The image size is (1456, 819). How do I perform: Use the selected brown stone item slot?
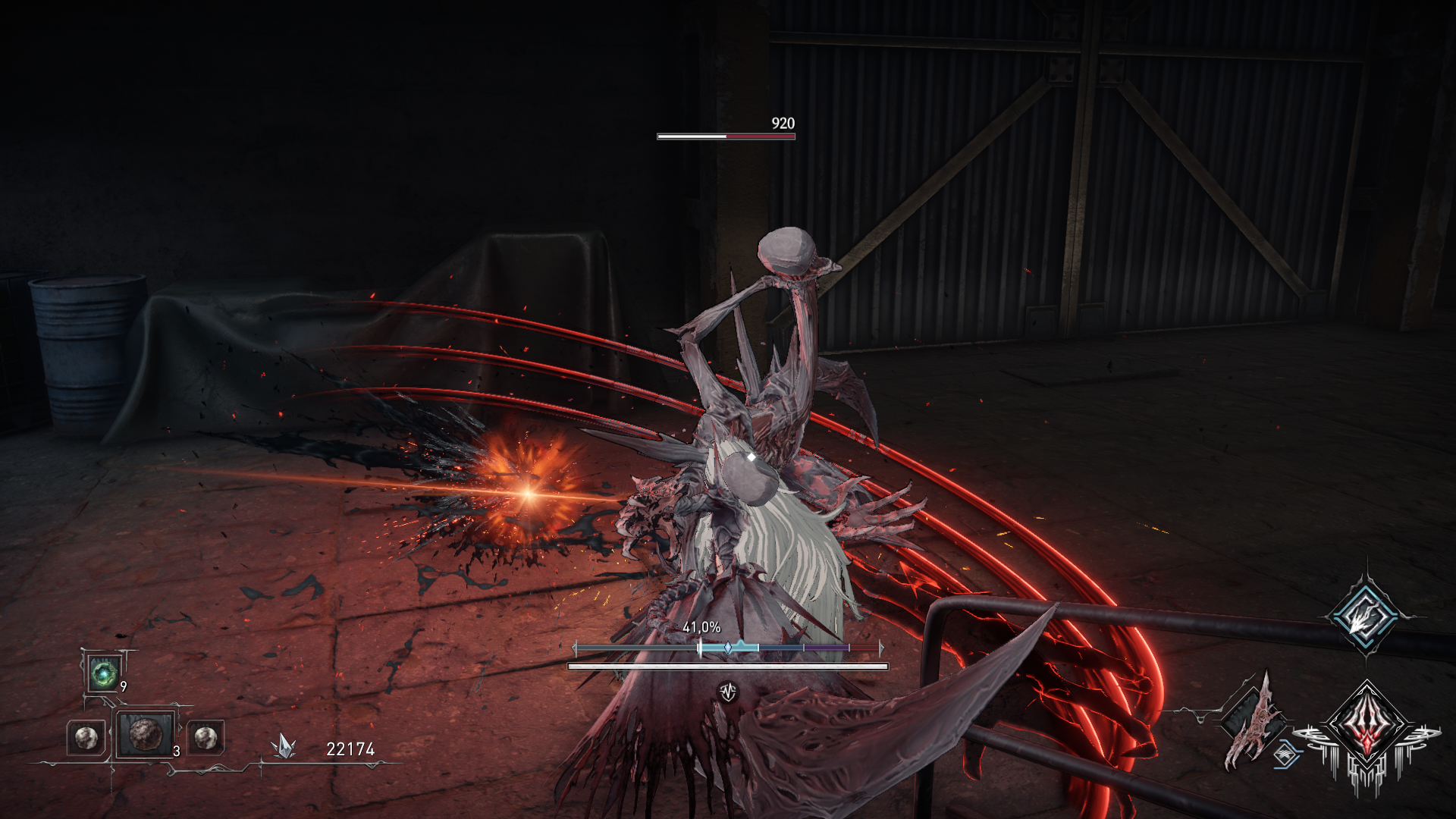pyautogui.click(x=144, y=734)
